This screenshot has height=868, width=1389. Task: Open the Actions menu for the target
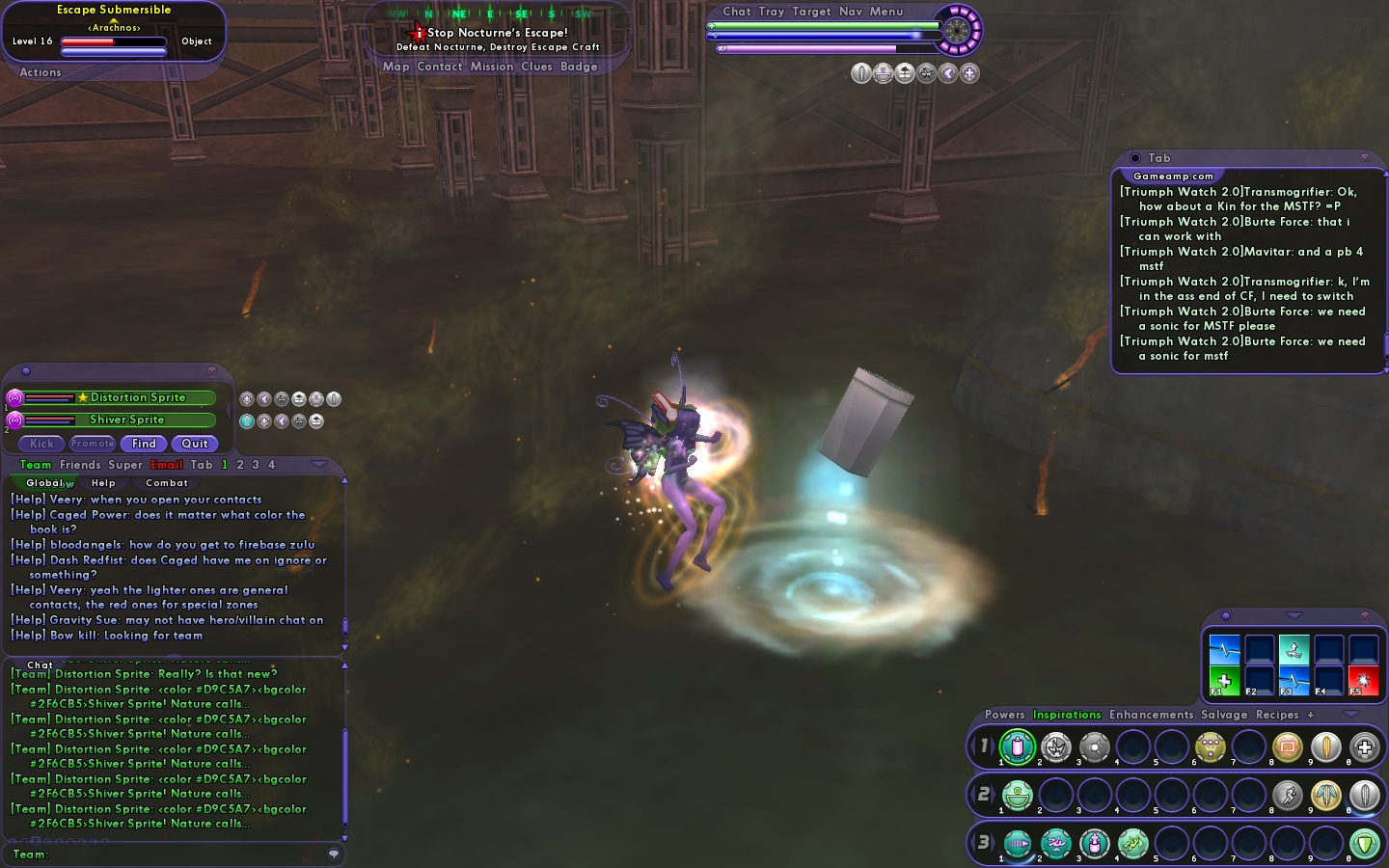pos(41,72)
